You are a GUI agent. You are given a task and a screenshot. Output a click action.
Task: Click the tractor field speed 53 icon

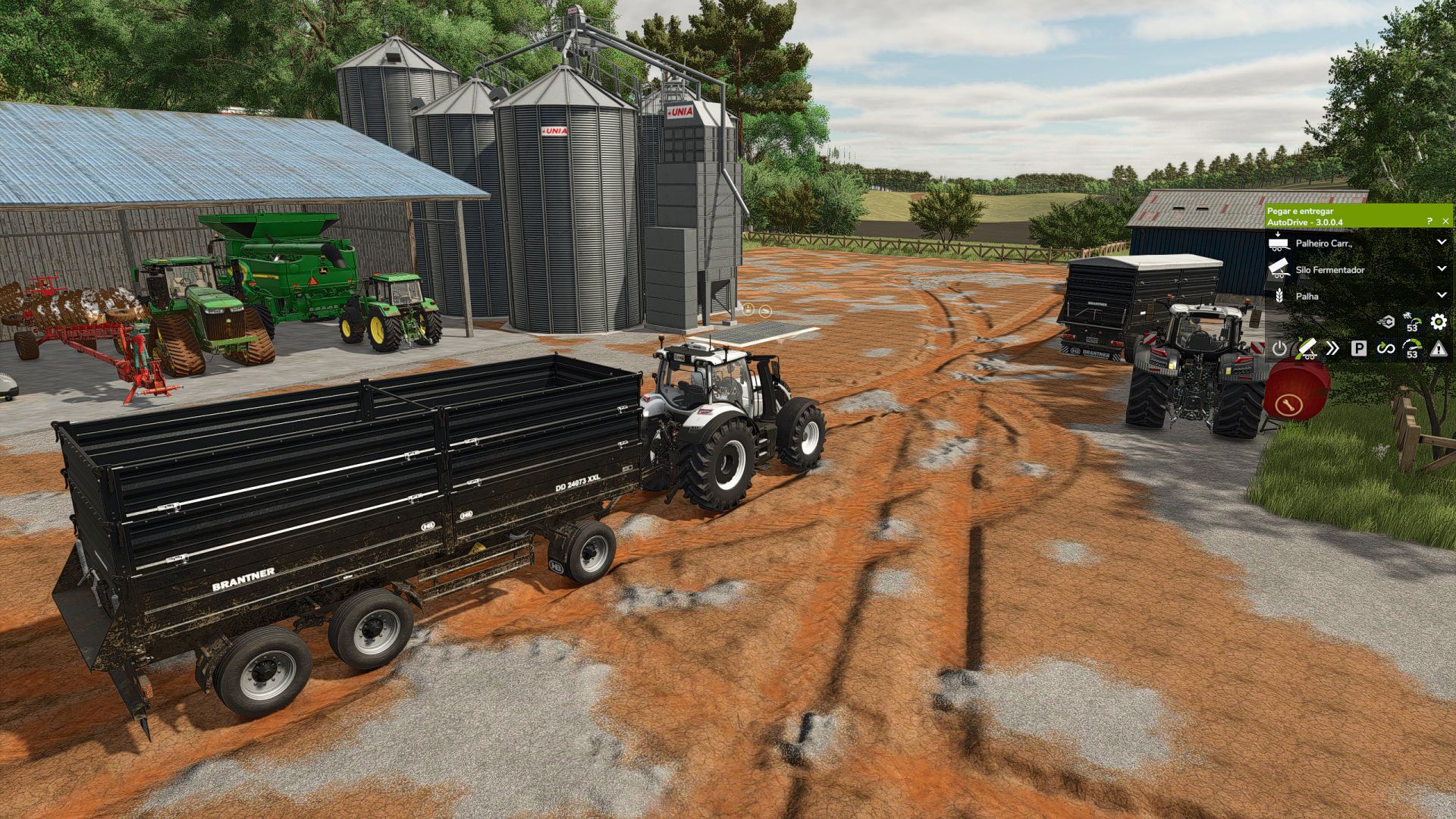coord(1411,322)
